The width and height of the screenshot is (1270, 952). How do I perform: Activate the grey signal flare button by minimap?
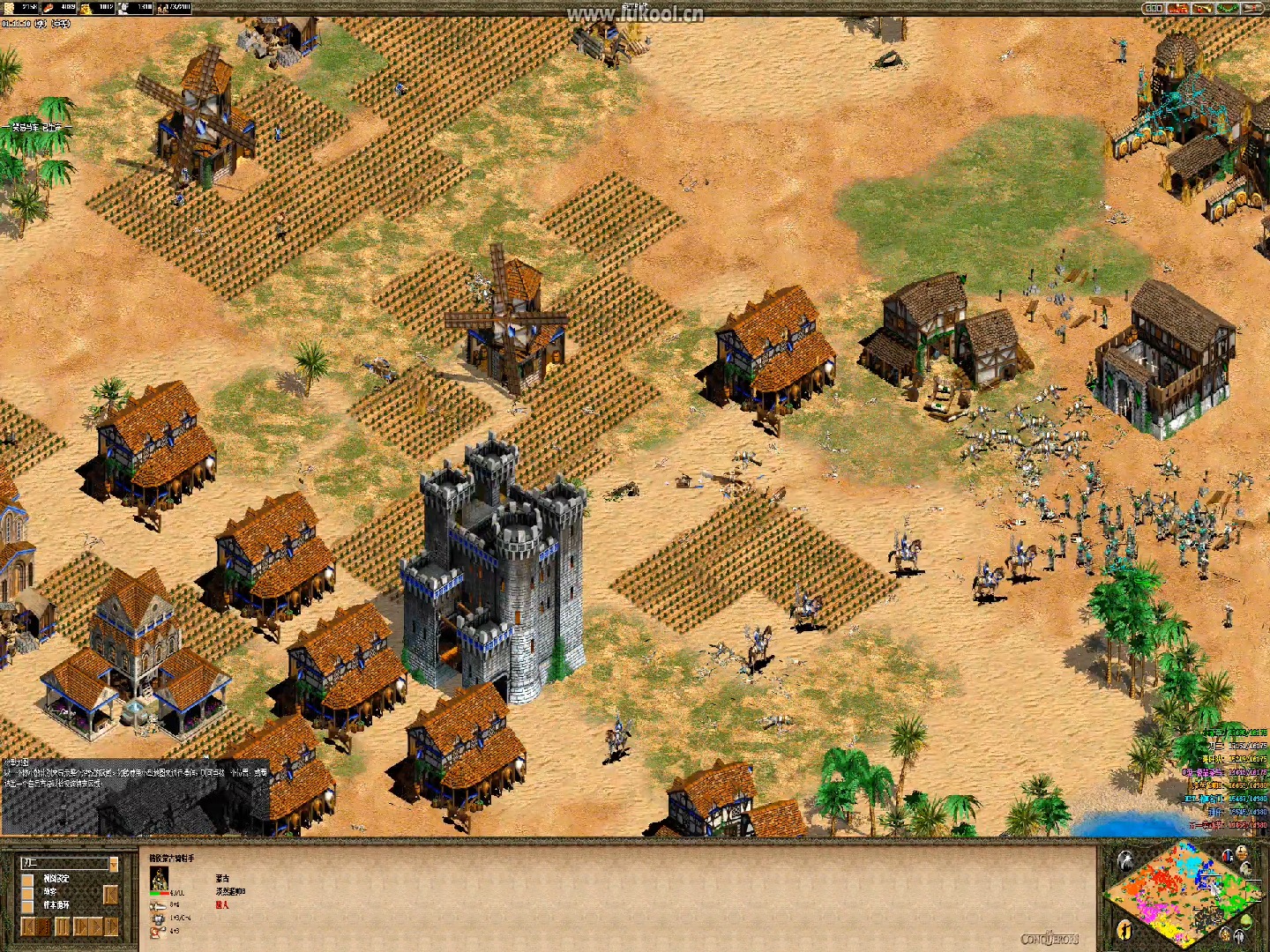(1124, 862)
